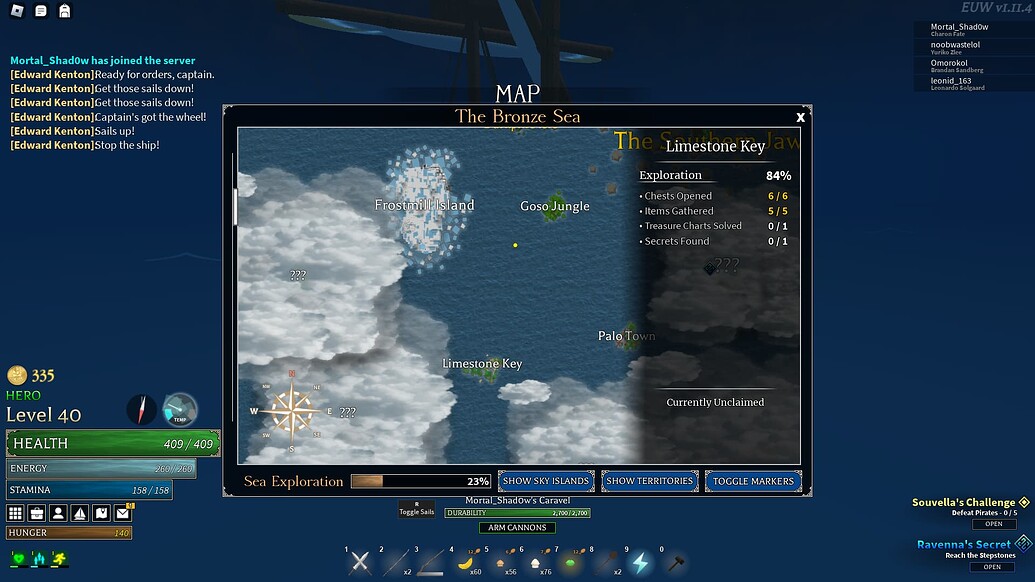Image resolution: width=1035 pixels, height=582 pixels.
Task: Select player noobwastelol in the player list
Action: pos(955,45)
